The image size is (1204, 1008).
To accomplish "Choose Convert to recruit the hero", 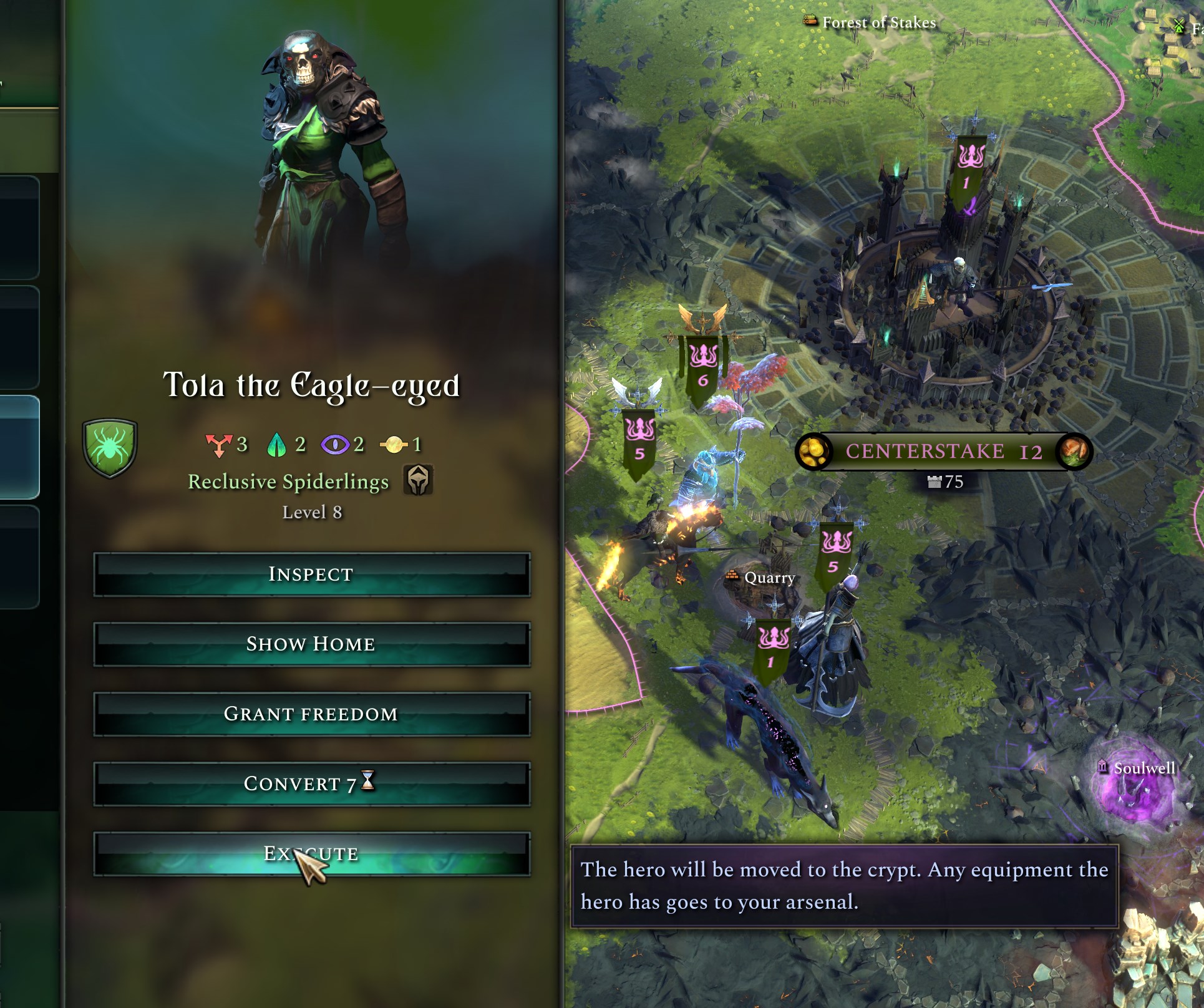I will coord(311,783).
